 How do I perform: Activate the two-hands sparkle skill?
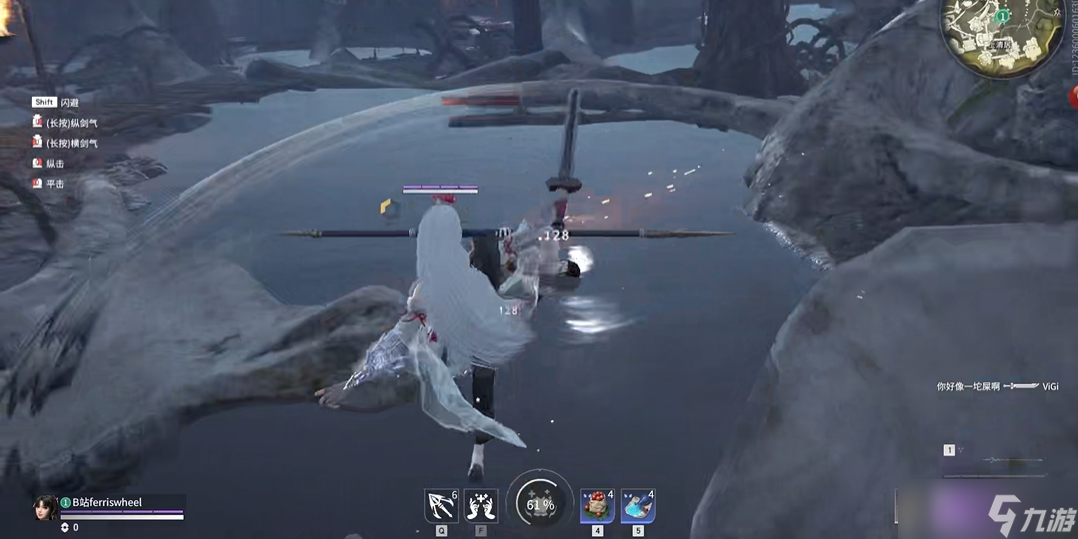click(x=481, y=506)
